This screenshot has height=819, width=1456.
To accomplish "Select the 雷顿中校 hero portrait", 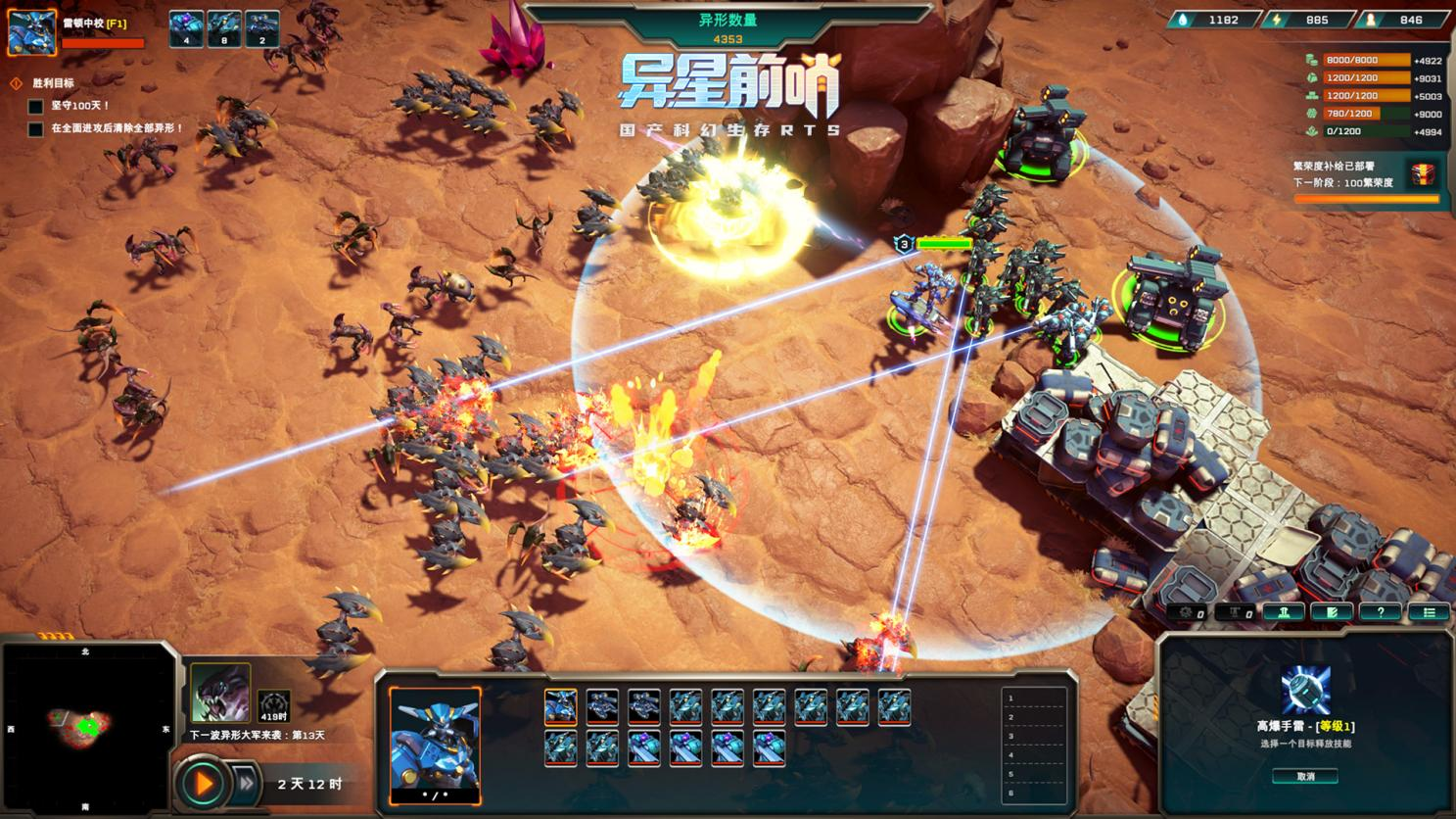I will pyautogui.click(x=31, y=31).
